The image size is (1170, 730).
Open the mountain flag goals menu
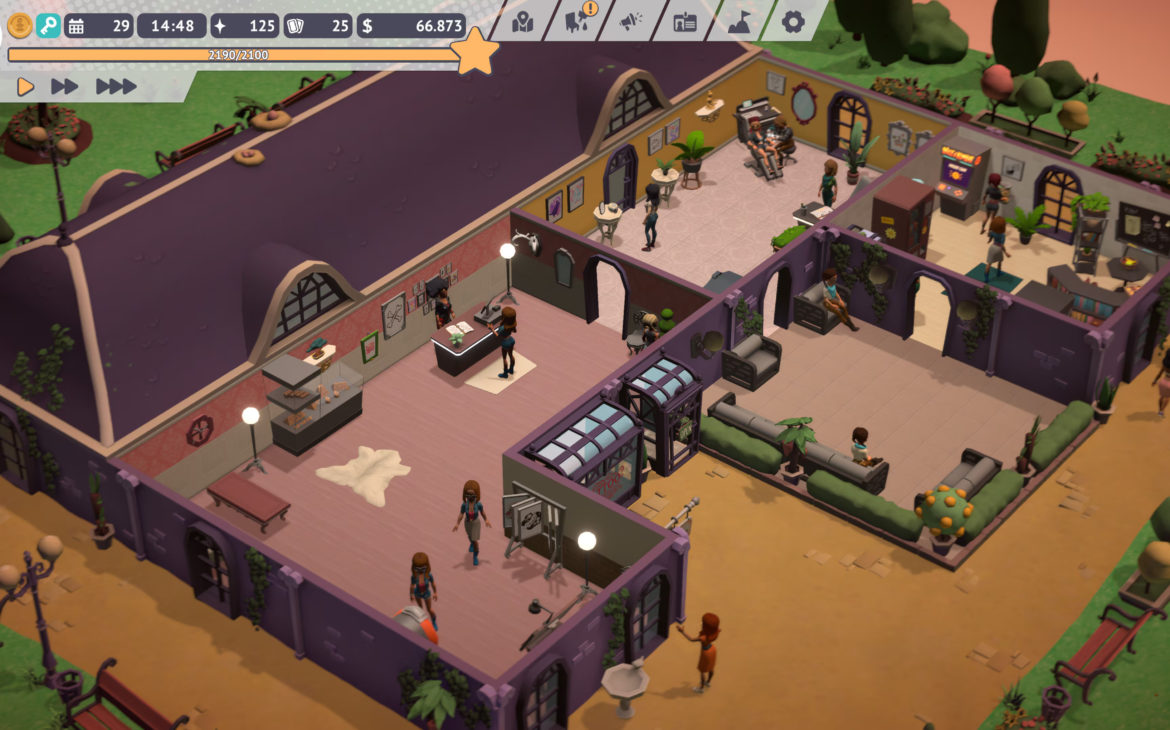pyautogui.click(x=739, y=21)
